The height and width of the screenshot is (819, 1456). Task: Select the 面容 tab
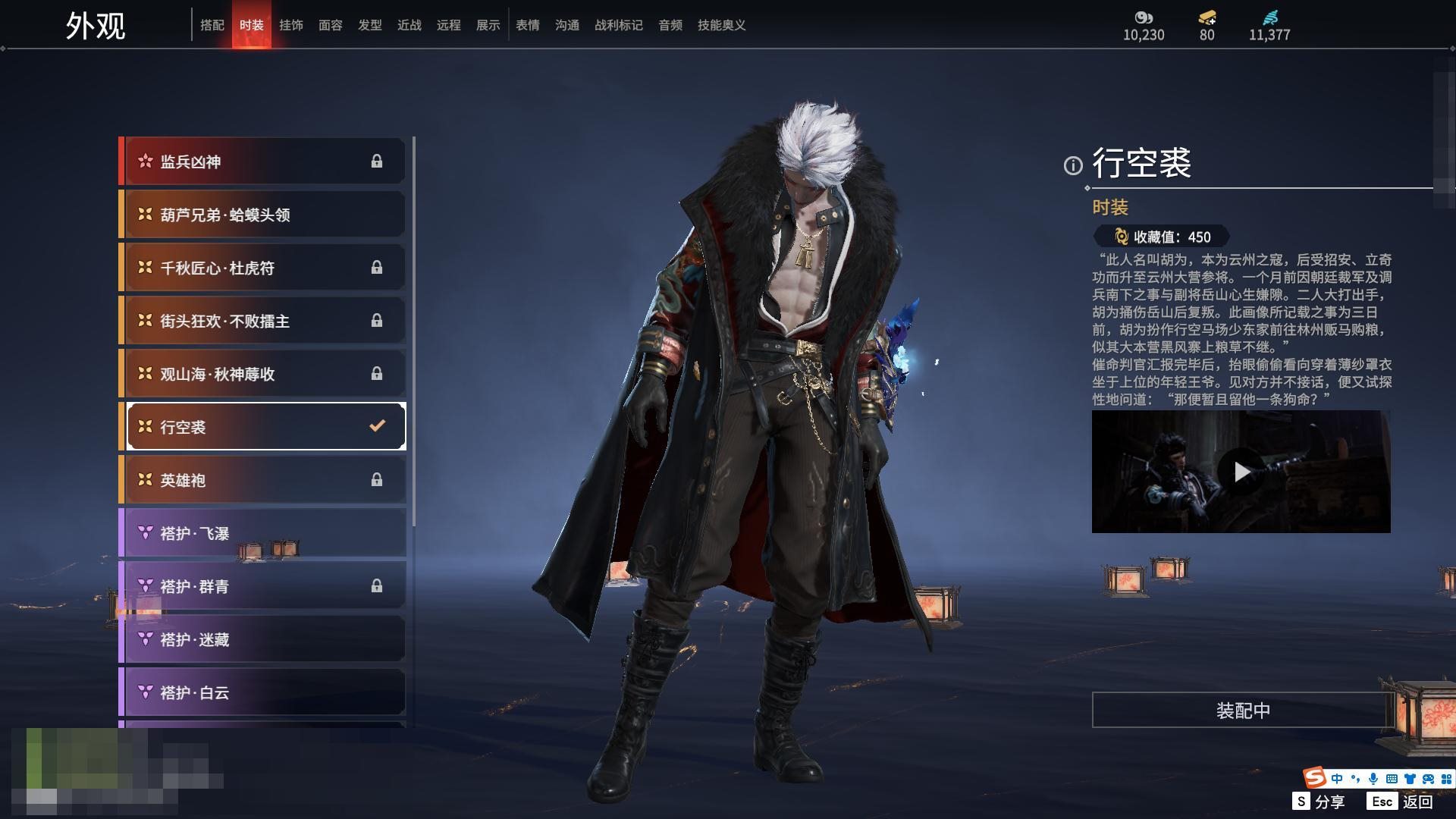(x=331, y=25)
